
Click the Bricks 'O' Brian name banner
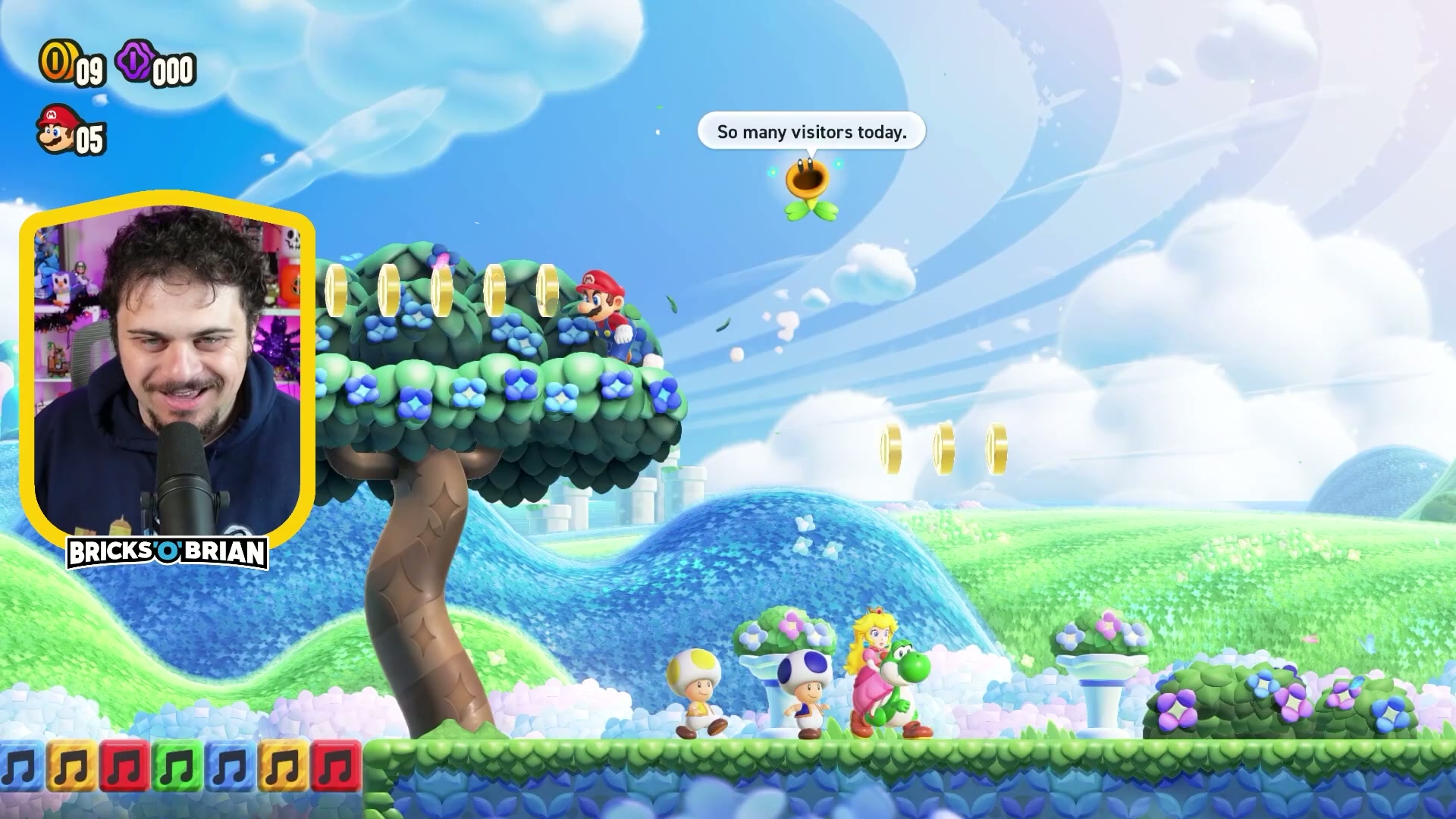click(167, 553)
